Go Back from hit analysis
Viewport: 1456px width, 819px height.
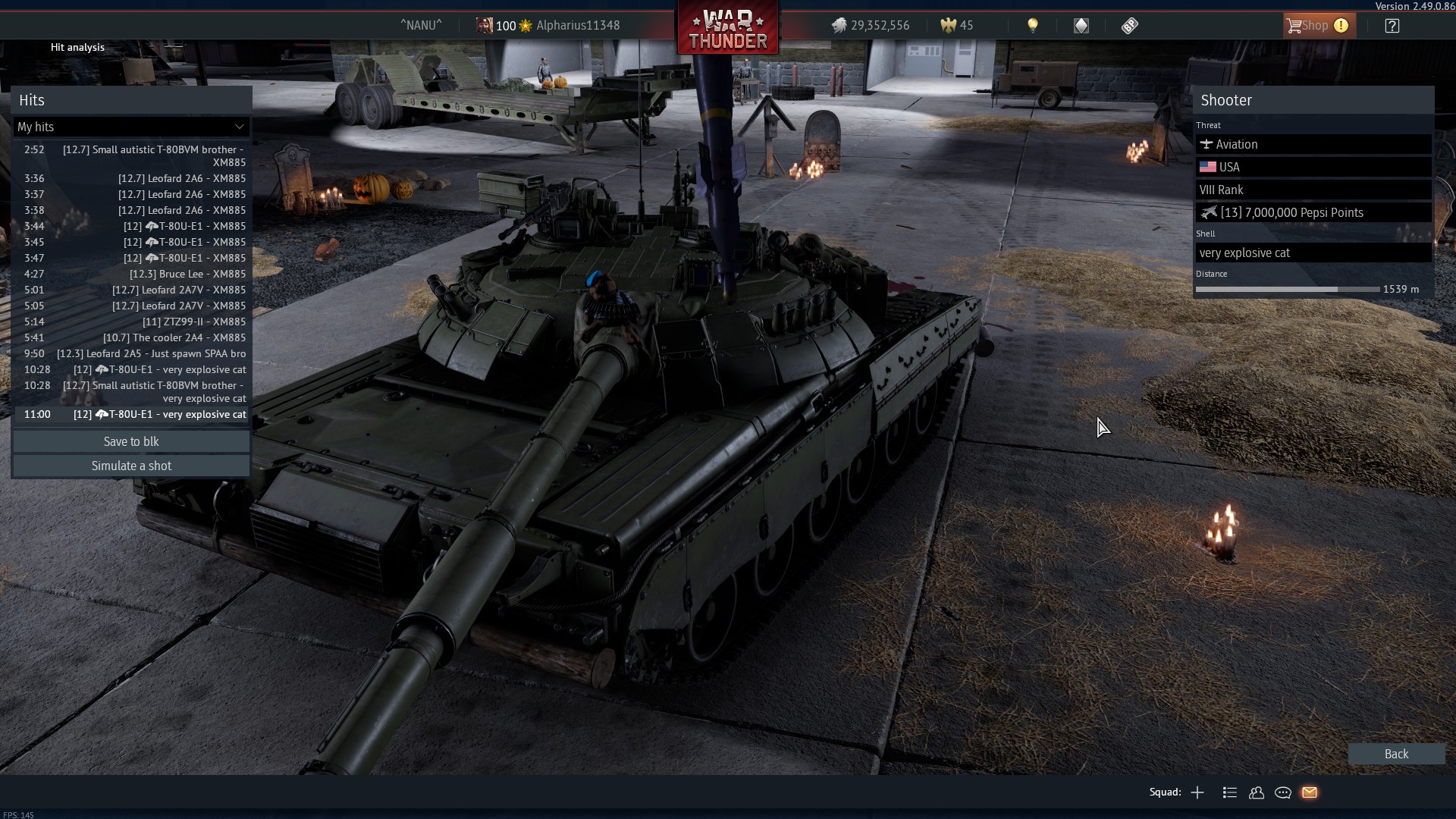[x=1395, y=754]
